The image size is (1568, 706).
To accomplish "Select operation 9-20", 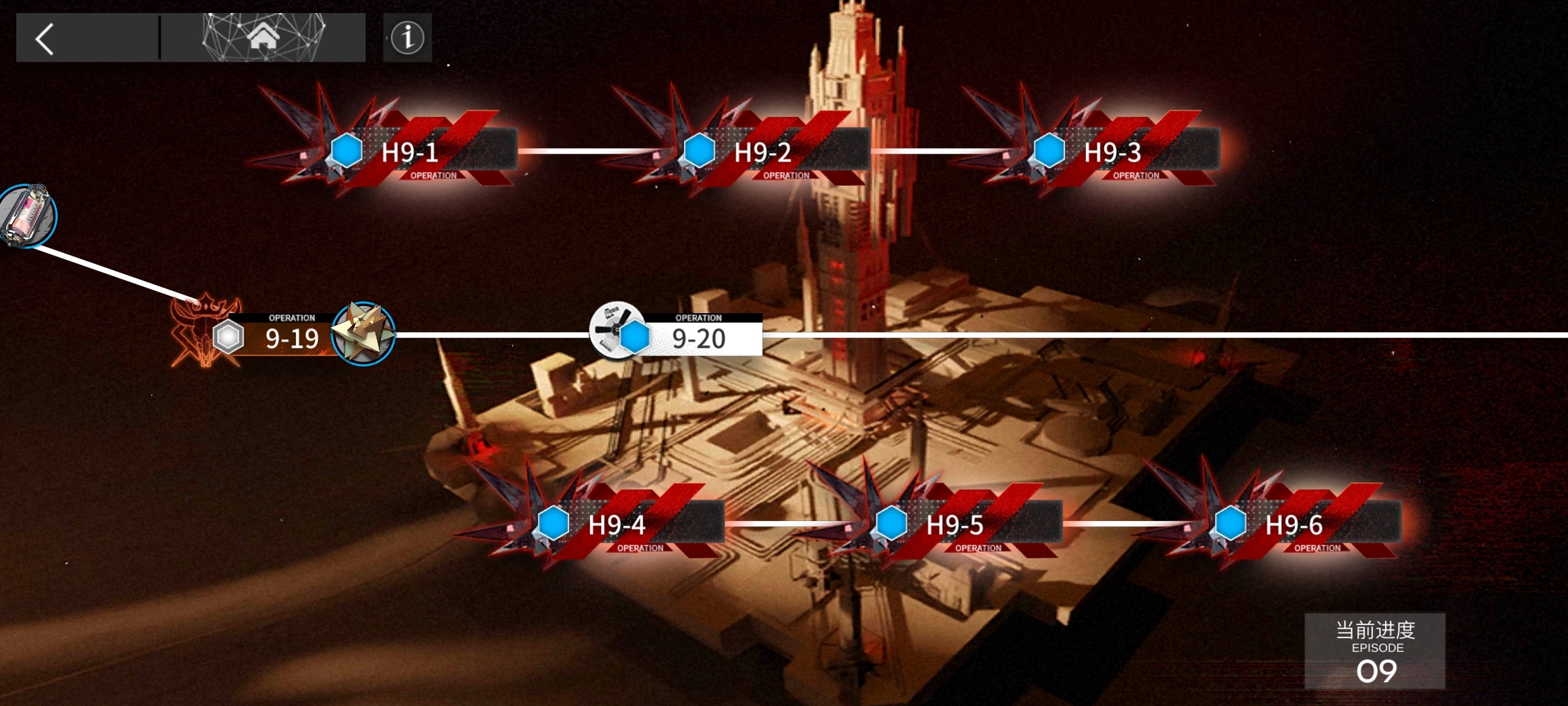I will click(x=697, y=337).
